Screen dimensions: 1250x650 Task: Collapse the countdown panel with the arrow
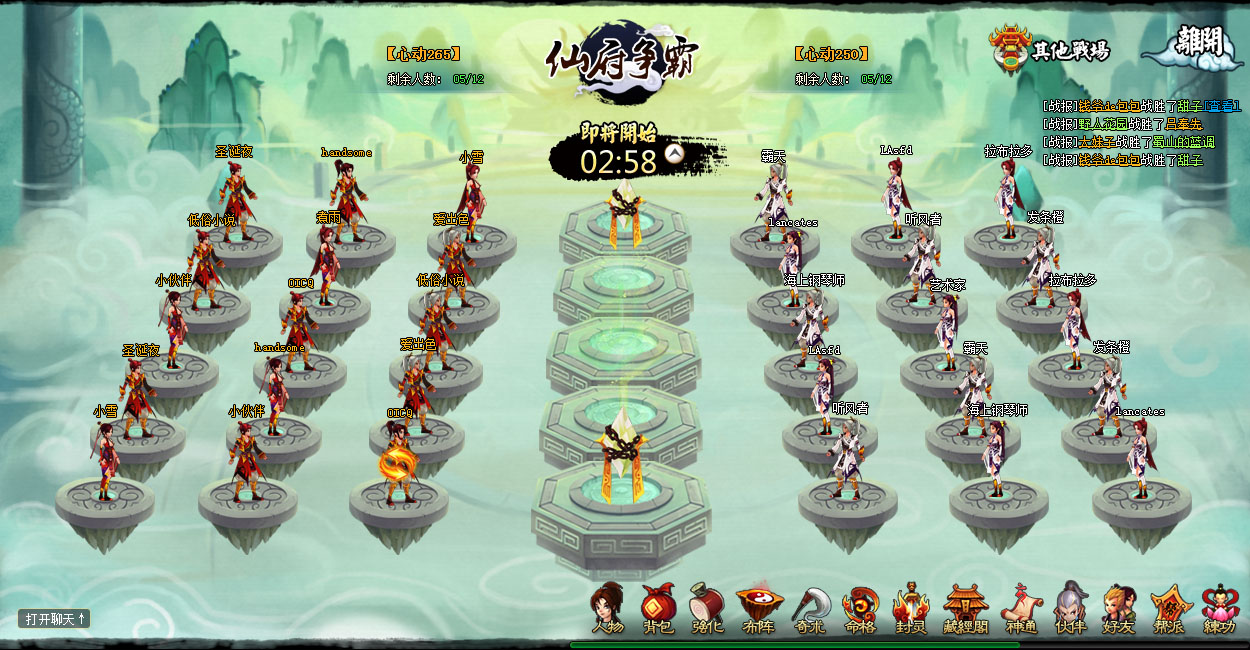click(675, 153)
